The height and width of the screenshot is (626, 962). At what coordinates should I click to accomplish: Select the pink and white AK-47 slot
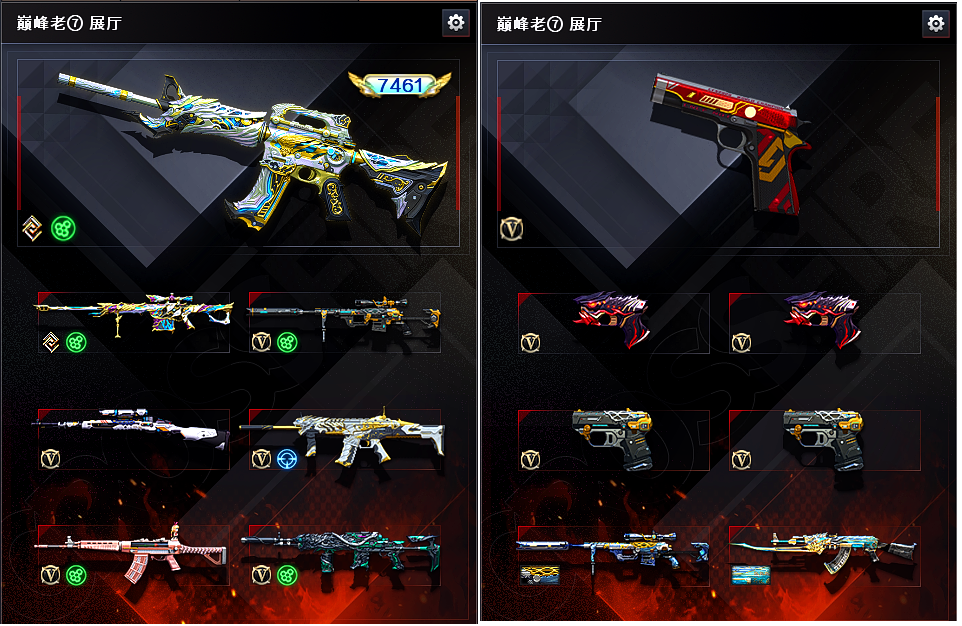[x=134, y=553]
